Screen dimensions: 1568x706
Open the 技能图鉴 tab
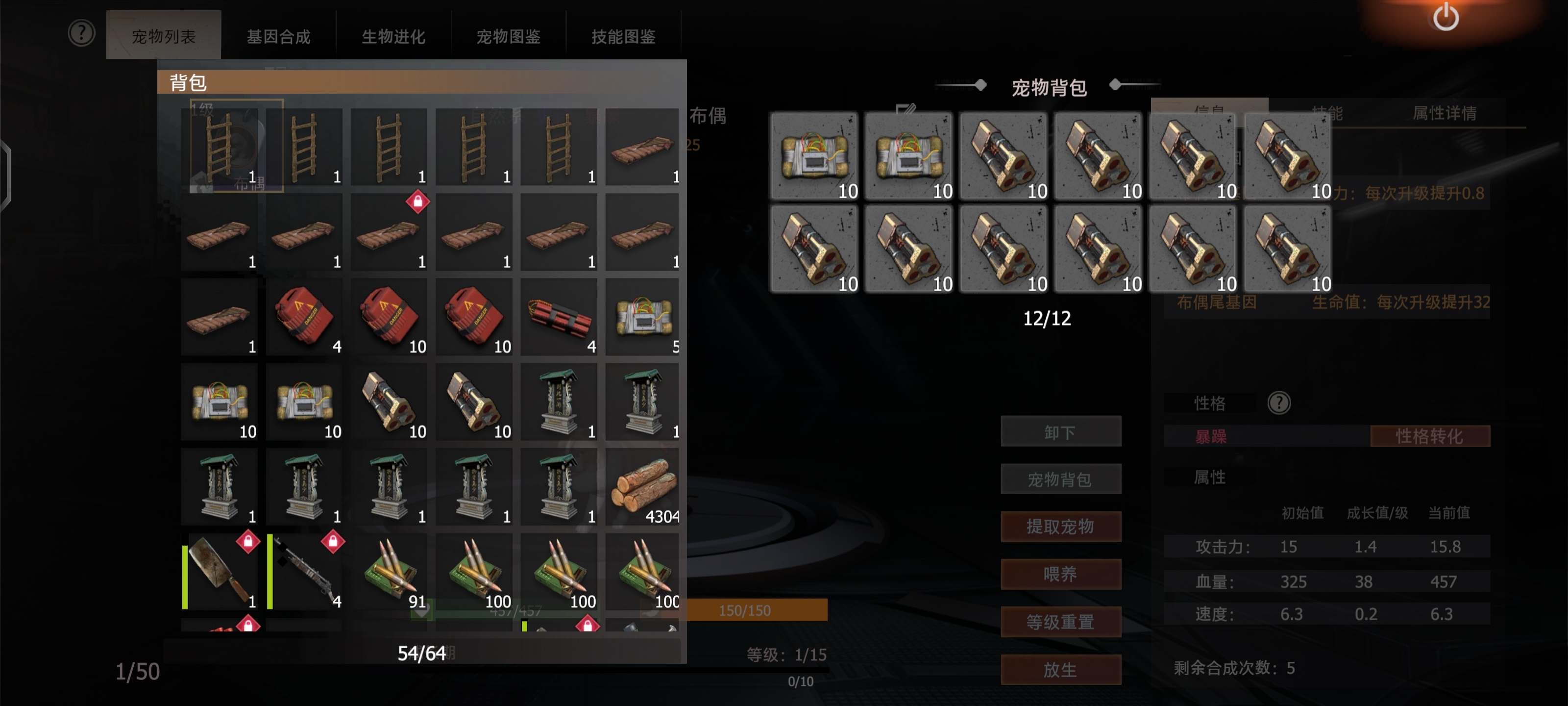623,37
